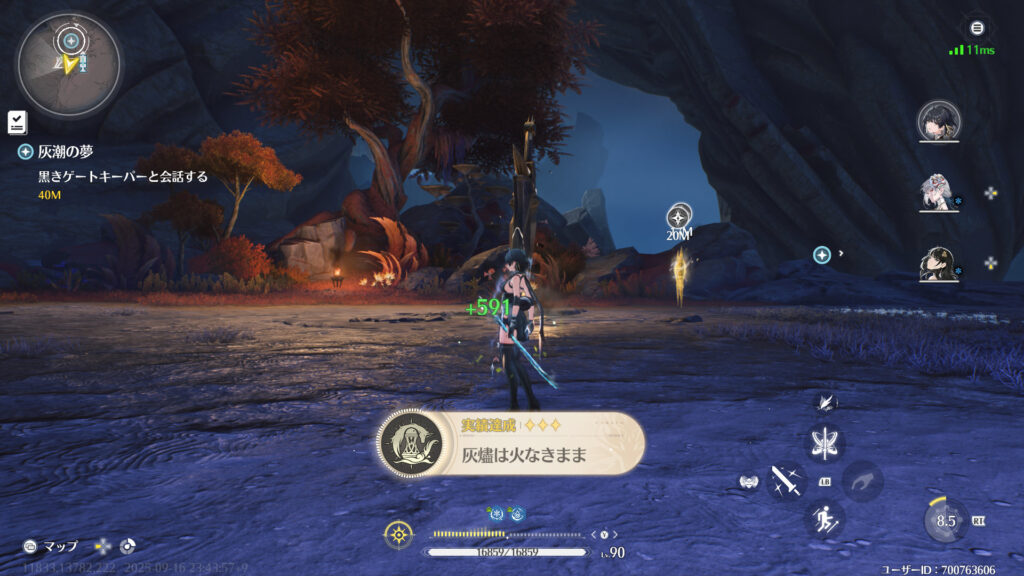Image resolution: width=1024 pixels, height=576 pixels.
Task: Switch to the white-haired party member
Action: pyautogui.click(x=939, y=193)
